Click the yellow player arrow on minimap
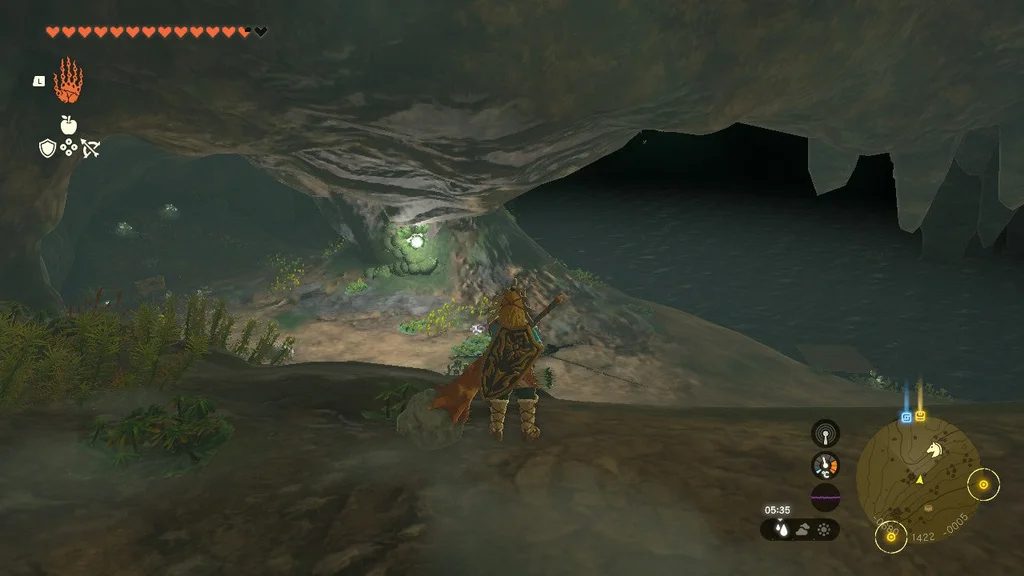This screenshot has width=1024, height=576. click(x=918, y=480)
